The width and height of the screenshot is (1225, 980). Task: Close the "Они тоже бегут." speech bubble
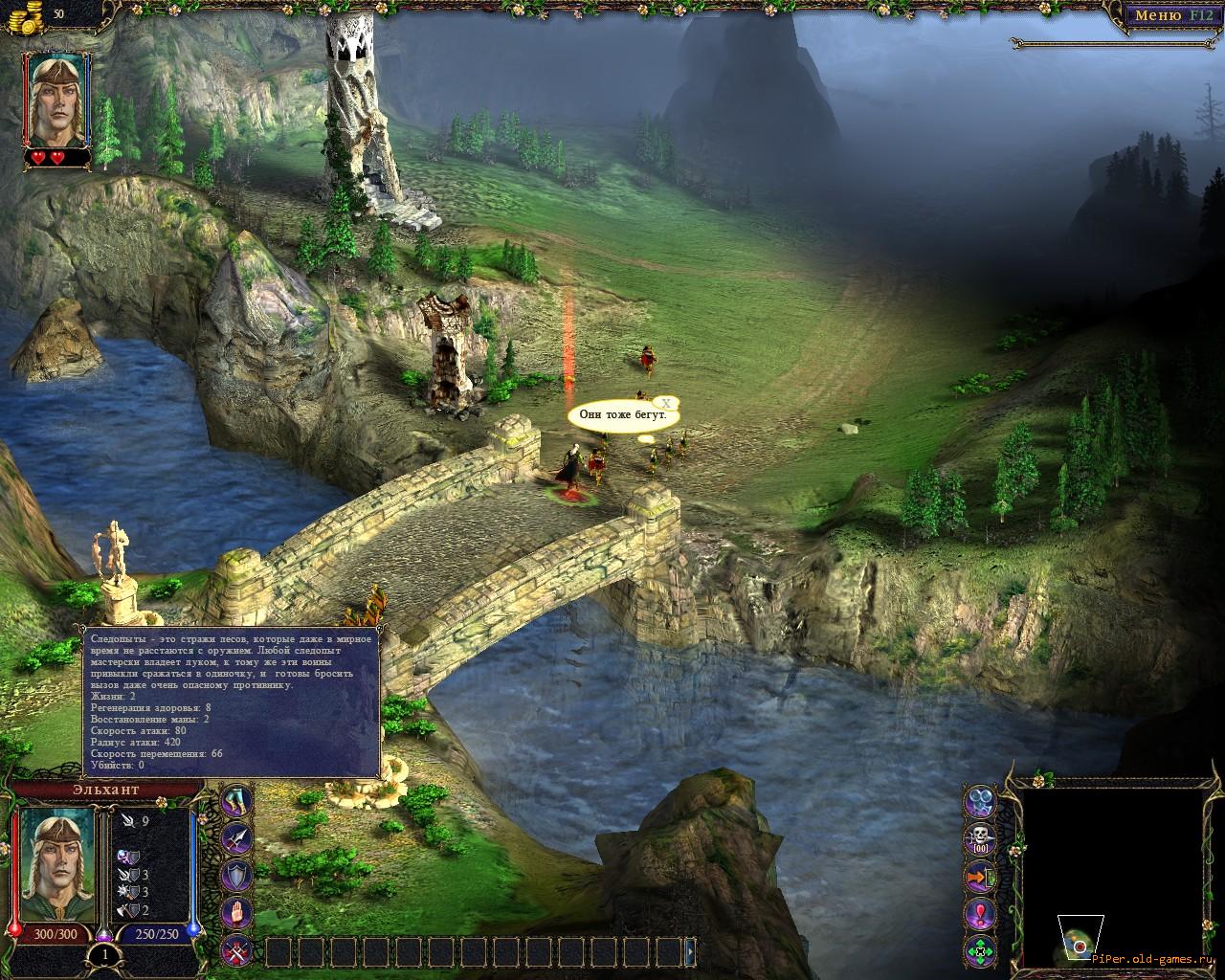(x=668, y=403)
